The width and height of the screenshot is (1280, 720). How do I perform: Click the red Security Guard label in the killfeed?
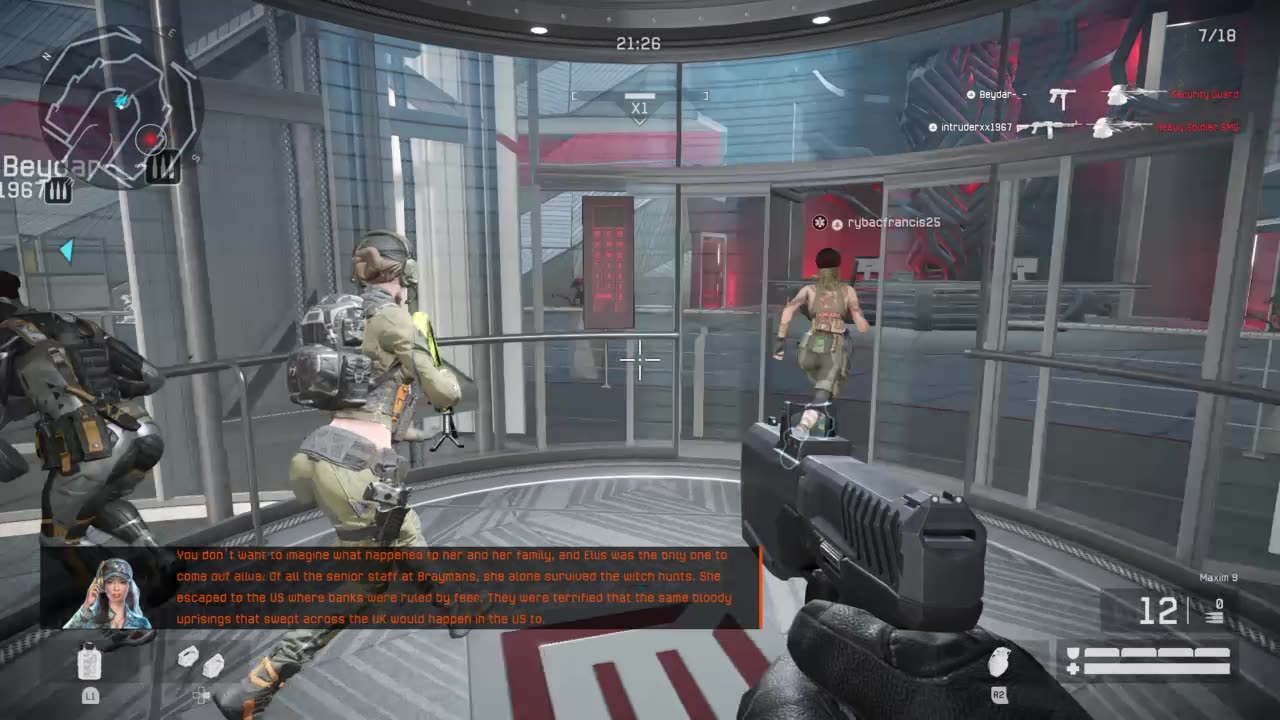tap(1204, 93)
